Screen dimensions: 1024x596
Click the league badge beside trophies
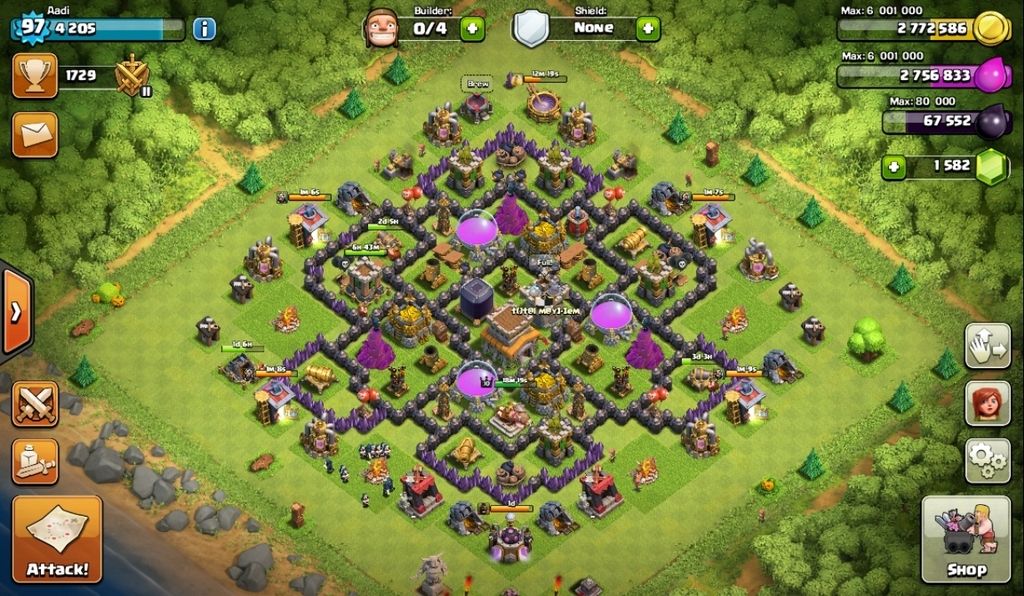132,77
